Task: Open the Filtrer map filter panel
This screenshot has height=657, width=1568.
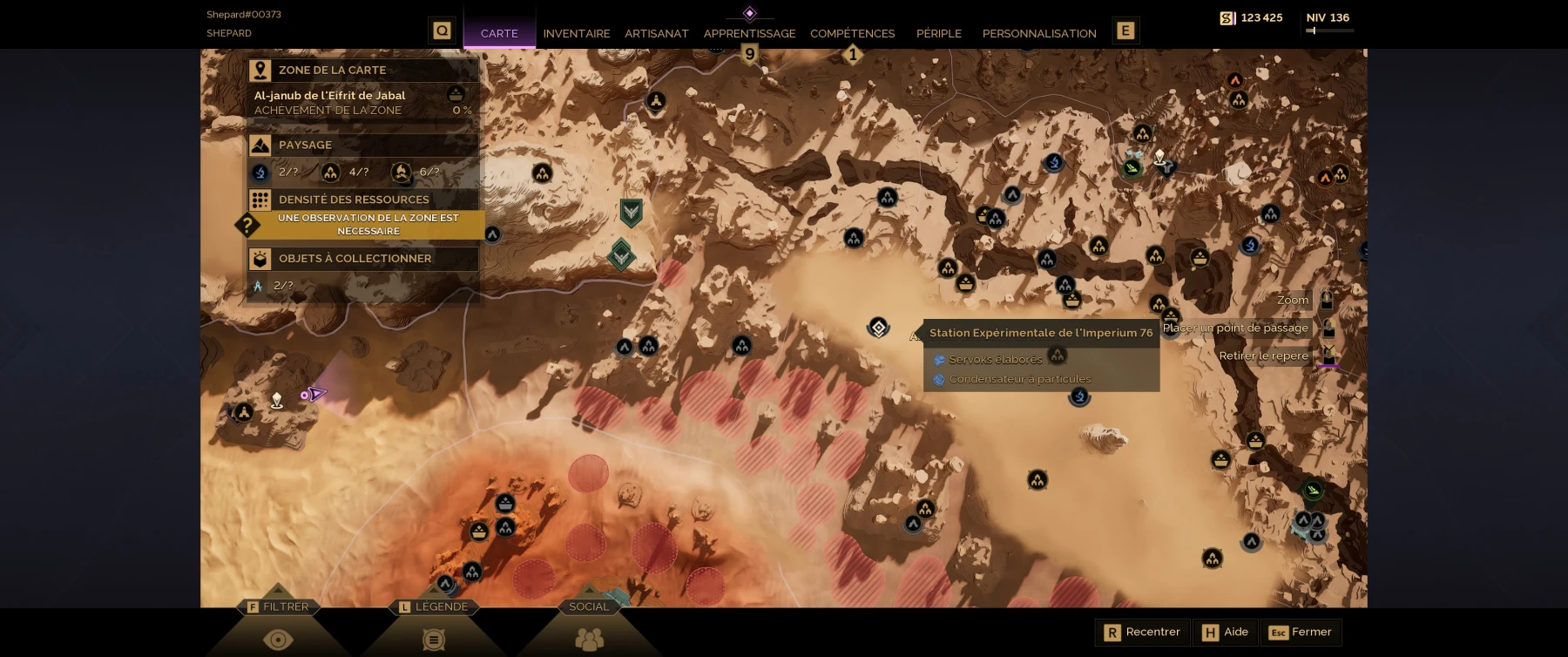Action: [278, 626]
